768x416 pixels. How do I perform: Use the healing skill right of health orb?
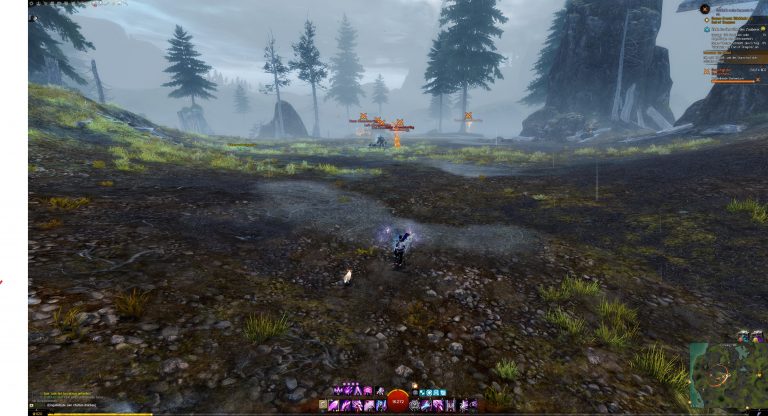pyautogui.click(x=416, y=405)
